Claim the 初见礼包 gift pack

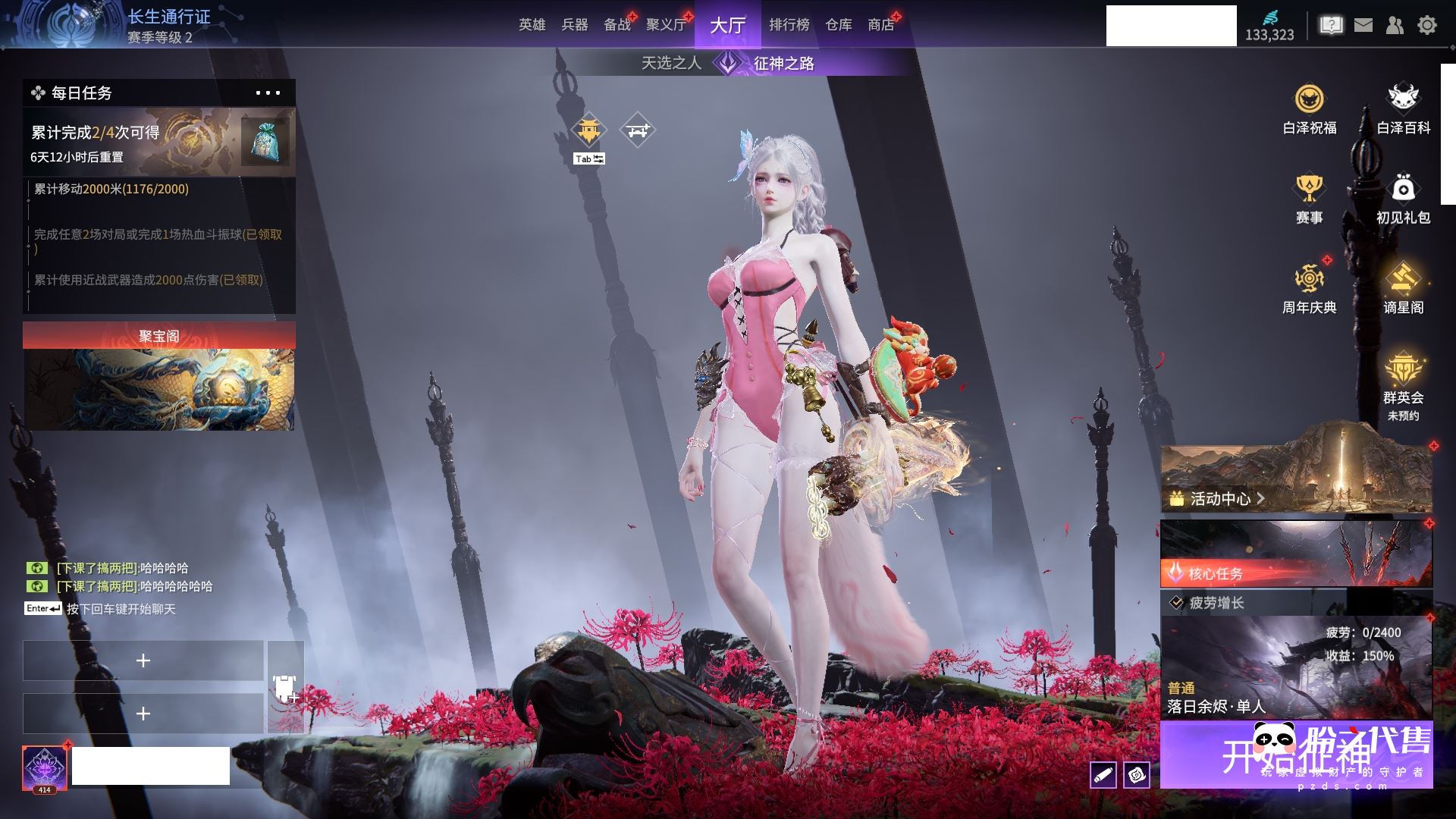click(1403, 199)
